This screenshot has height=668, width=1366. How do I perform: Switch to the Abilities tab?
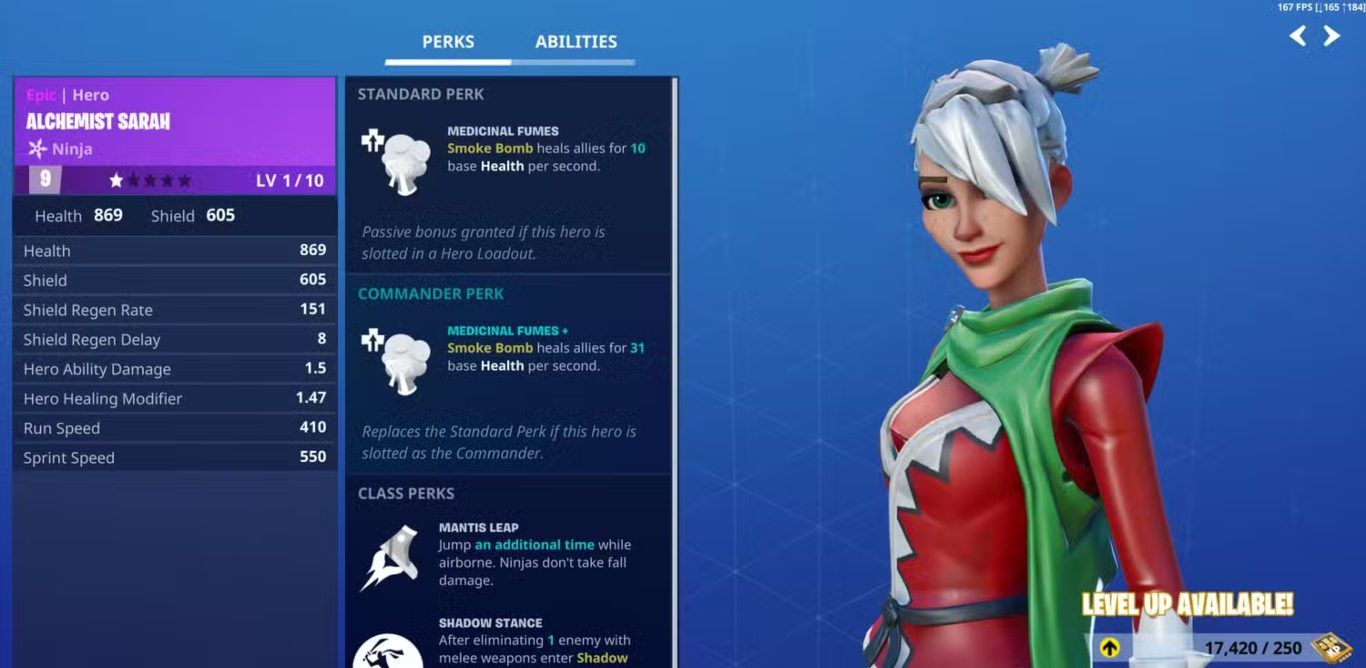pyautogui.click(x=575, y=42)
